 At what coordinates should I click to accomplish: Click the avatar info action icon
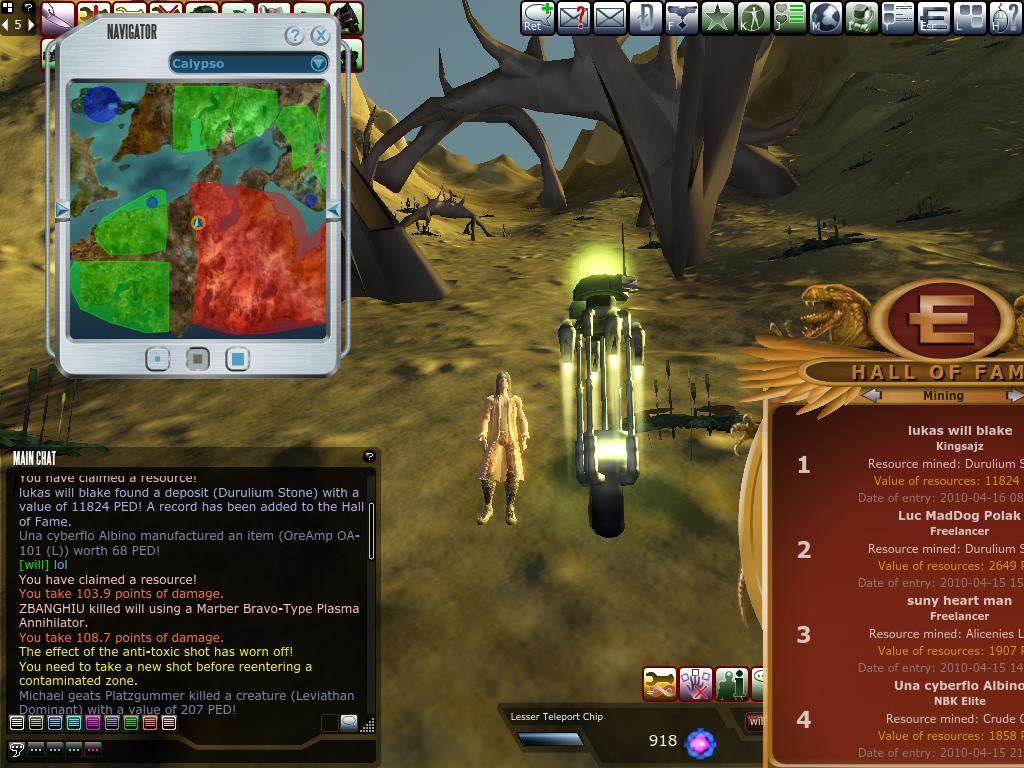(x=731, y=684)
